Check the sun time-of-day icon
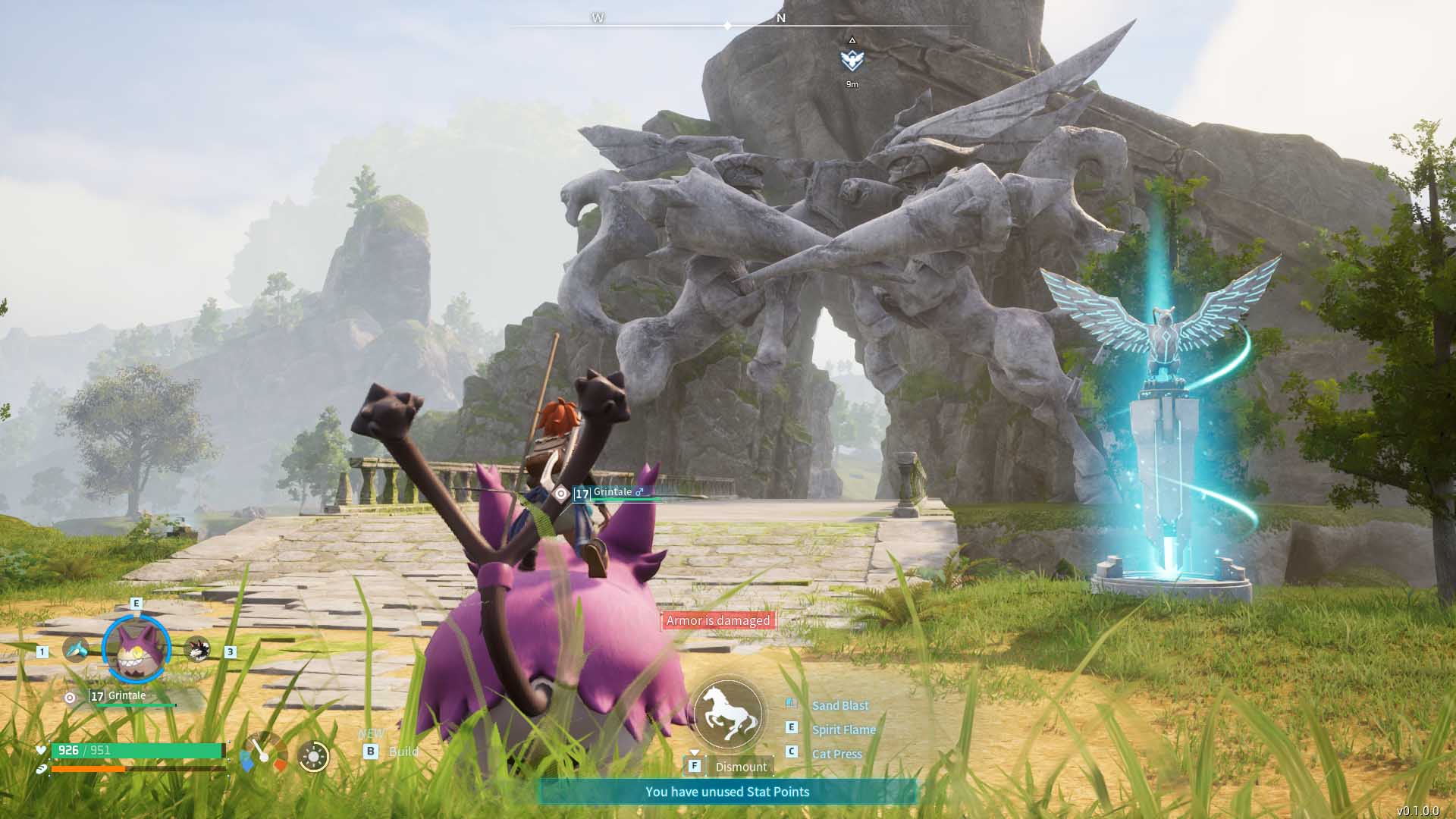The height and width of the screenshot is (819, 1456). pos(313,757)
